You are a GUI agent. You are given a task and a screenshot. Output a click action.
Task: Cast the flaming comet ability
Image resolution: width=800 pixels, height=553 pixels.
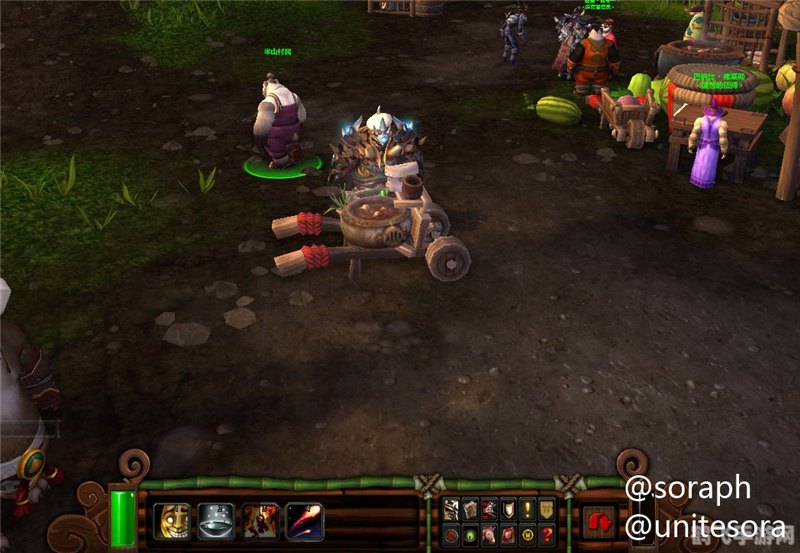click(x=304, y=520)
